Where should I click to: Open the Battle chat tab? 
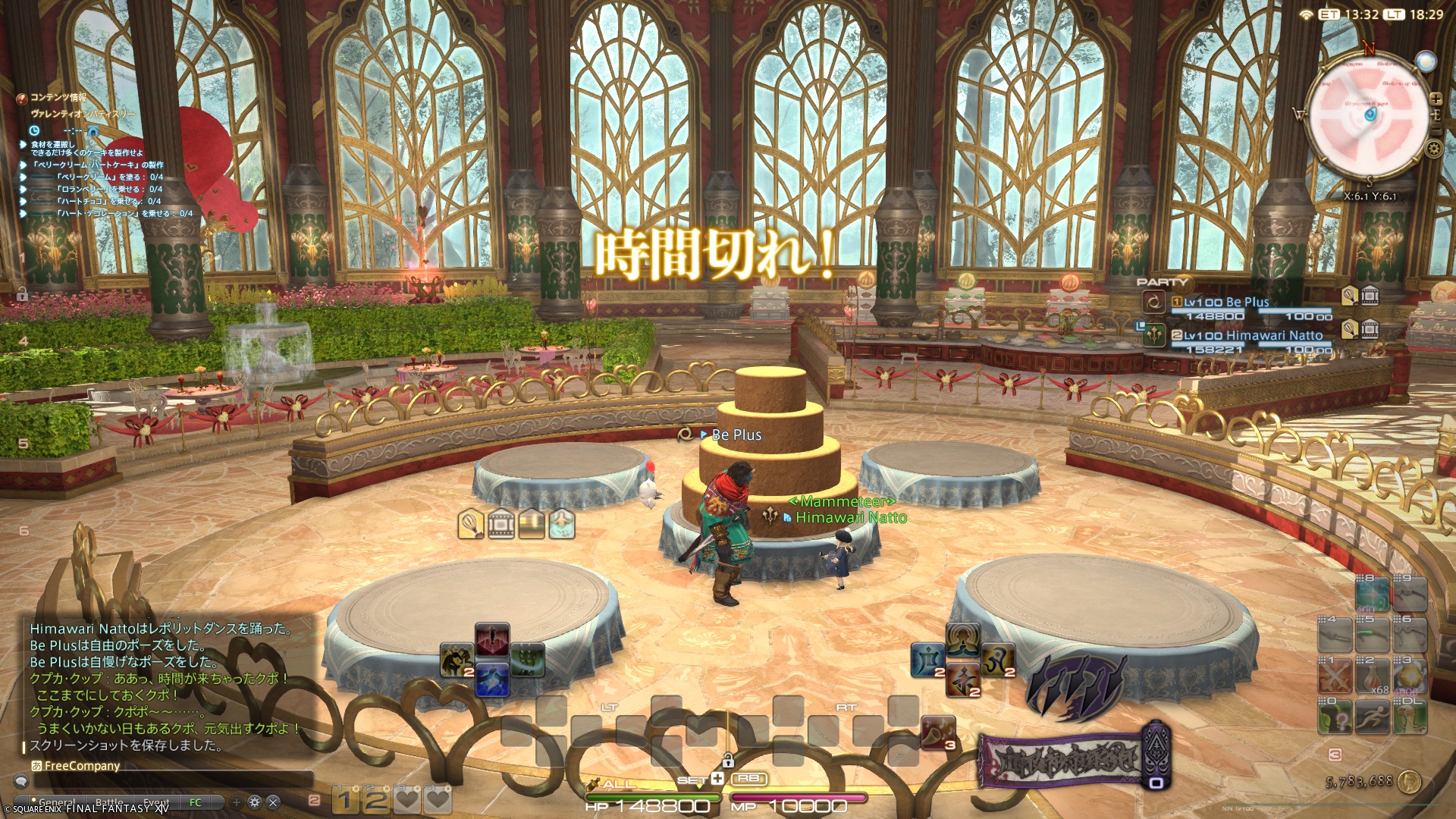click(x=109, y=802)
